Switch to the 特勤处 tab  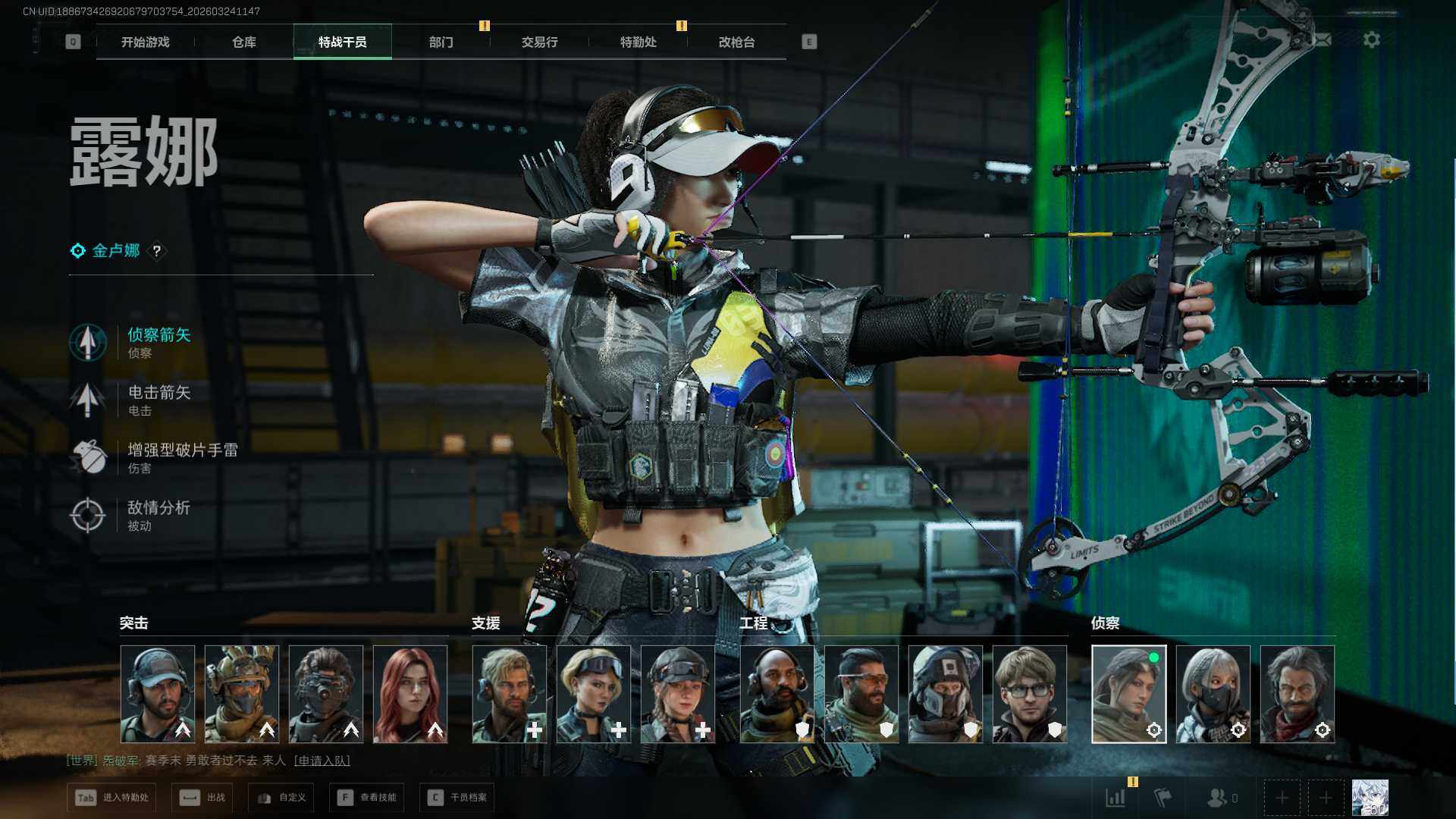pos(638,42)
